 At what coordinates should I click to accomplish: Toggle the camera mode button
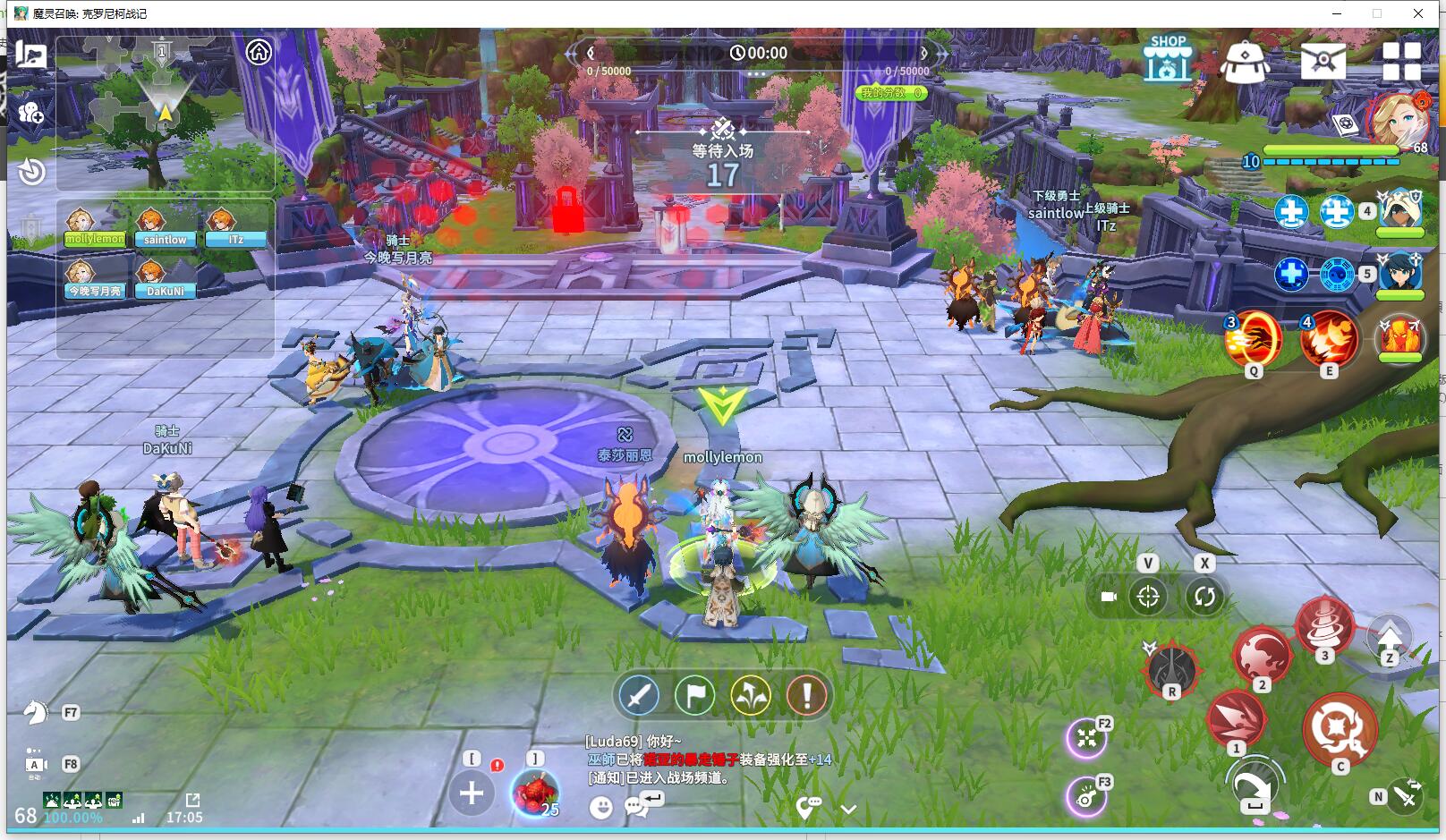pyautogui.click(x=1109, y=597)
